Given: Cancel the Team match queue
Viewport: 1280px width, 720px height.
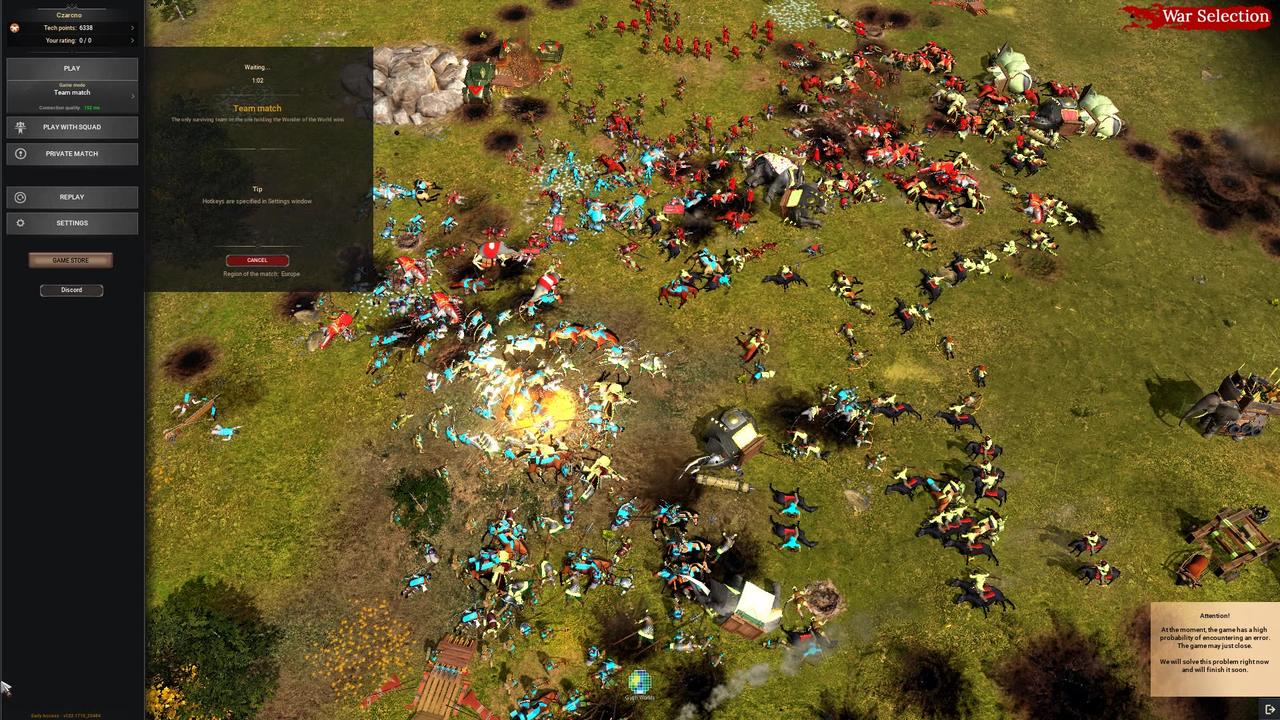Looking at the screenshot, I should click(256, 260).
